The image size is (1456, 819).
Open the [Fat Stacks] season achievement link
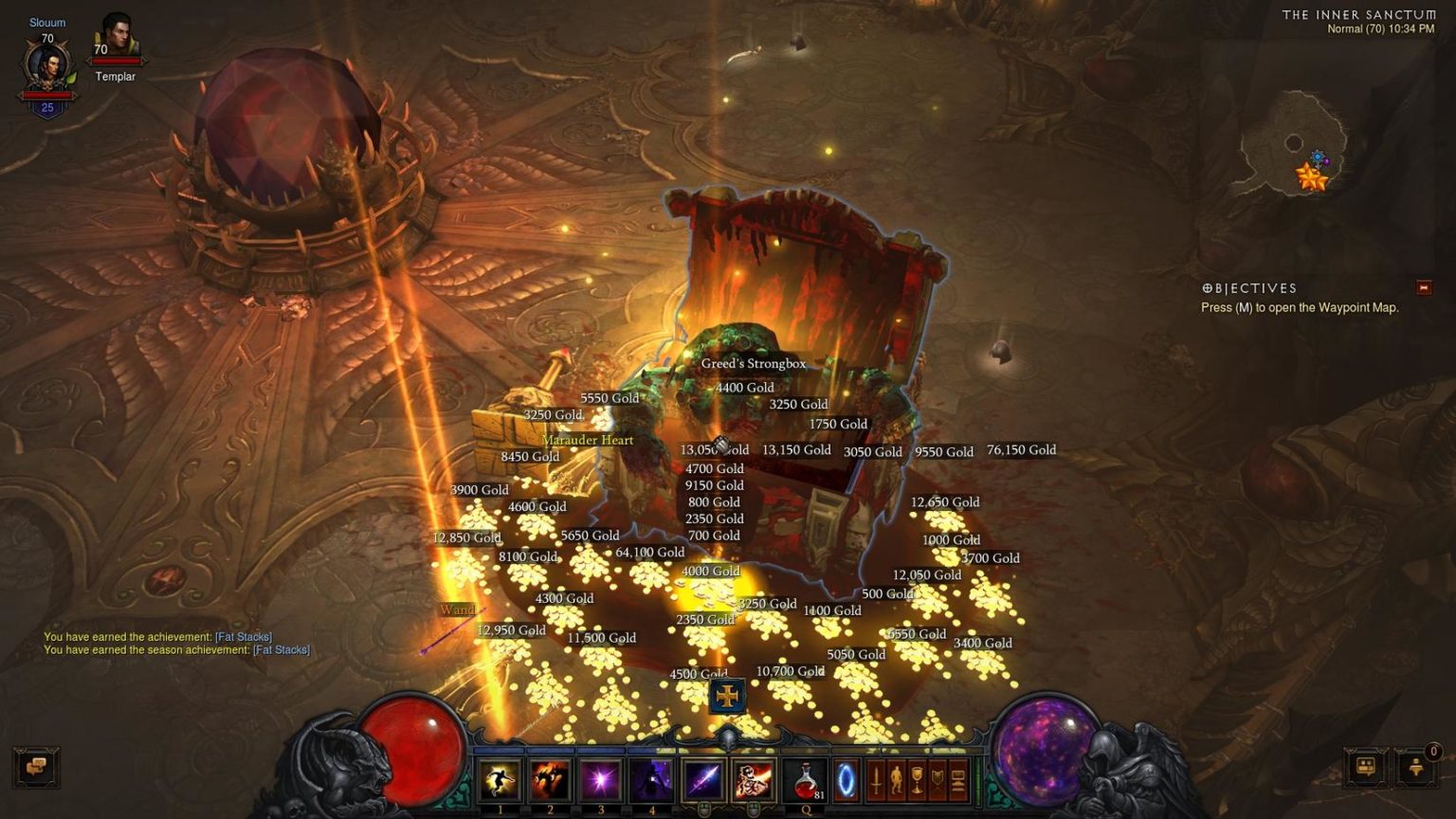tap(283, 650)
